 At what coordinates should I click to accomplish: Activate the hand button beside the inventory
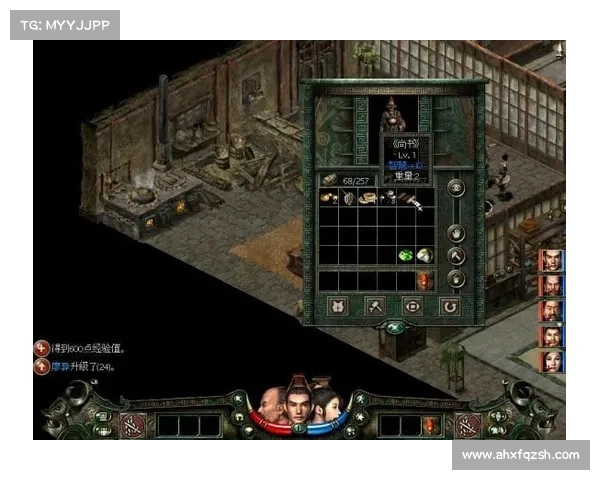[456, 233]
